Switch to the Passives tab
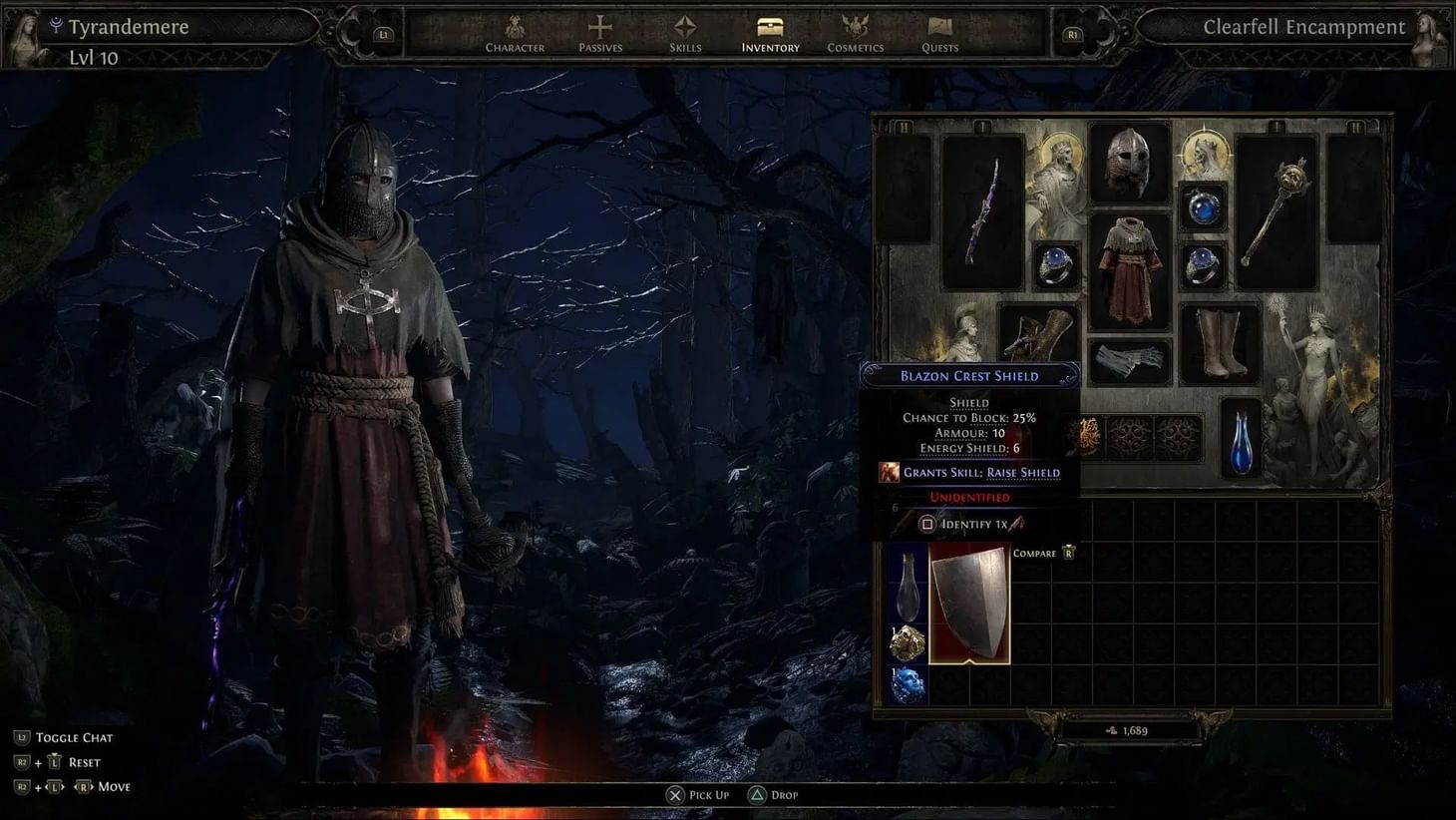The image size is (1456, 820). click(x=600, y=35)
